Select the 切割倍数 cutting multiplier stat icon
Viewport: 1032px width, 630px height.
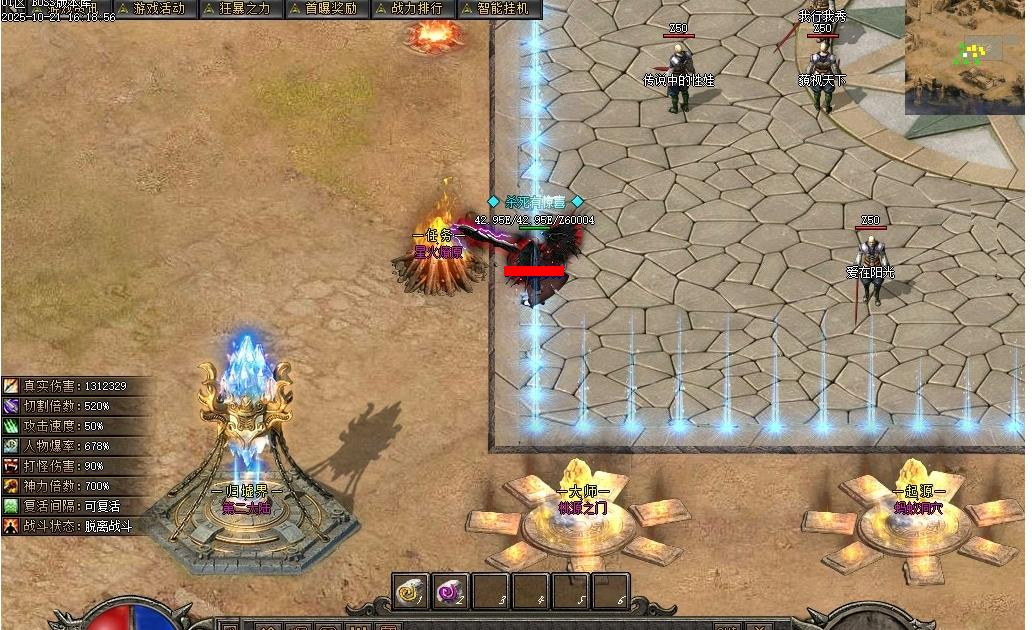coord(11,406)
